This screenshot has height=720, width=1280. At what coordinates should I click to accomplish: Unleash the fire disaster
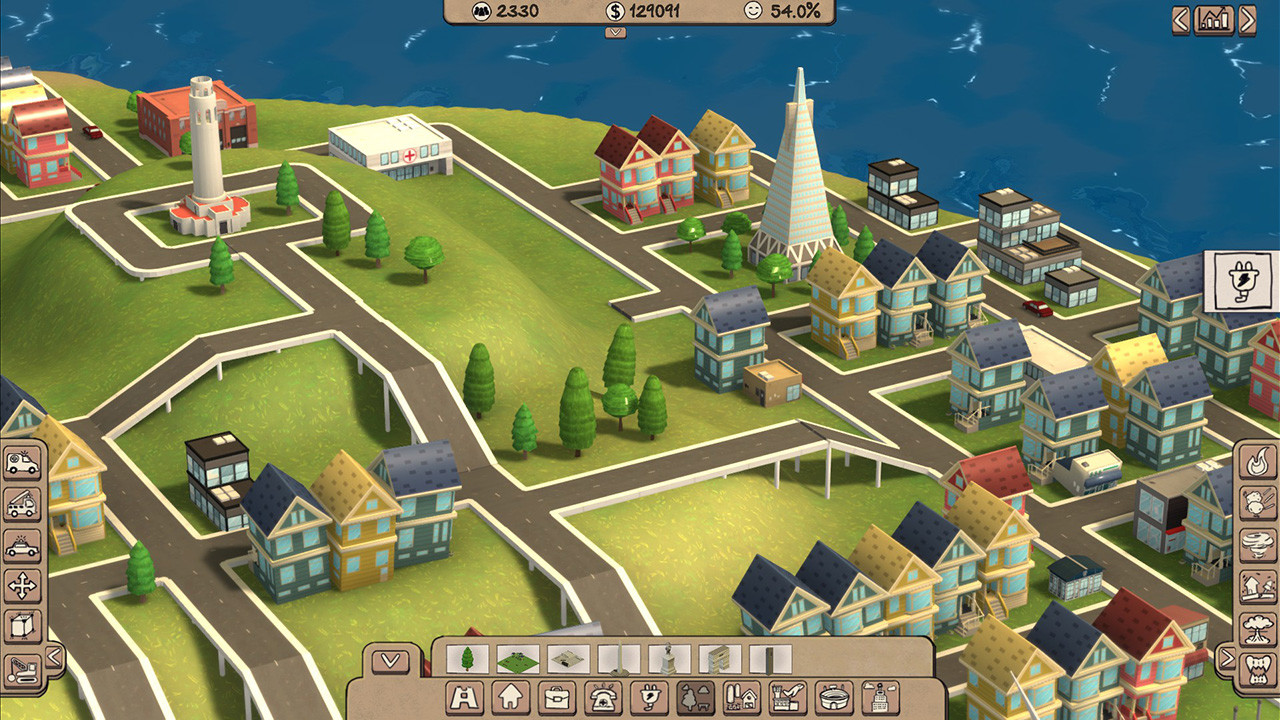1255,463
